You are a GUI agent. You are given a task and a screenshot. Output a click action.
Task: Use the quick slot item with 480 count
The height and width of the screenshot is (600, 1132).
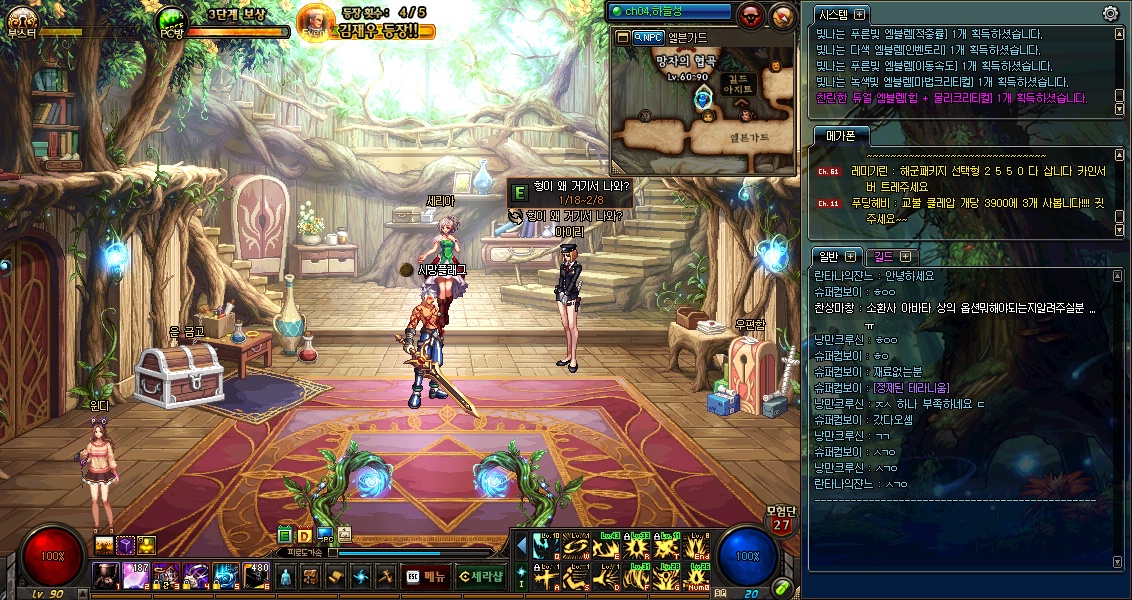pyautogui.click(x=255, y=576)
